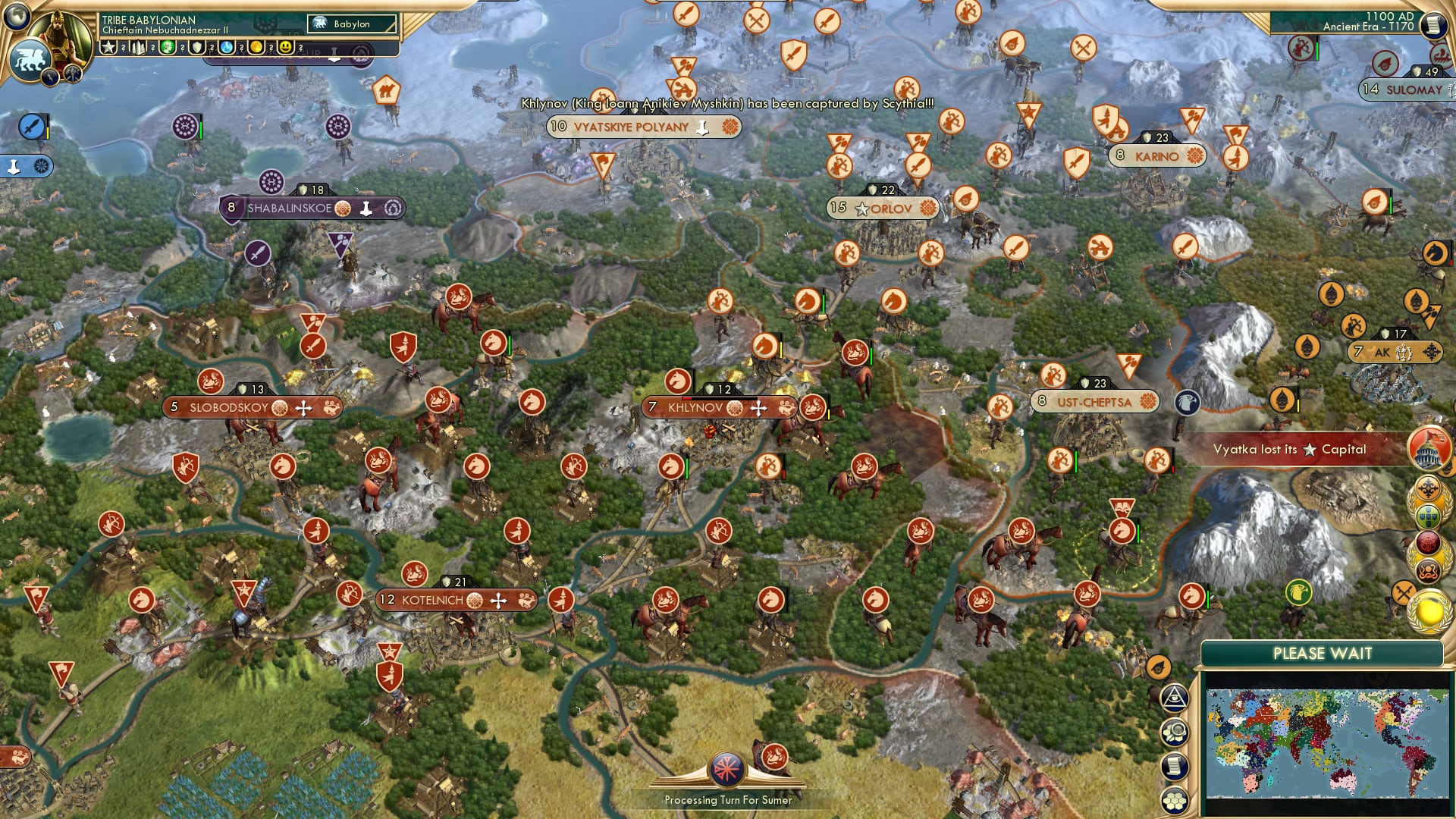The width and height of the screenshot is (1456, 819).
Task: Toggle the orange droplet resource button above minimap
Action: pyautogui.click(x=1159, y=666)
